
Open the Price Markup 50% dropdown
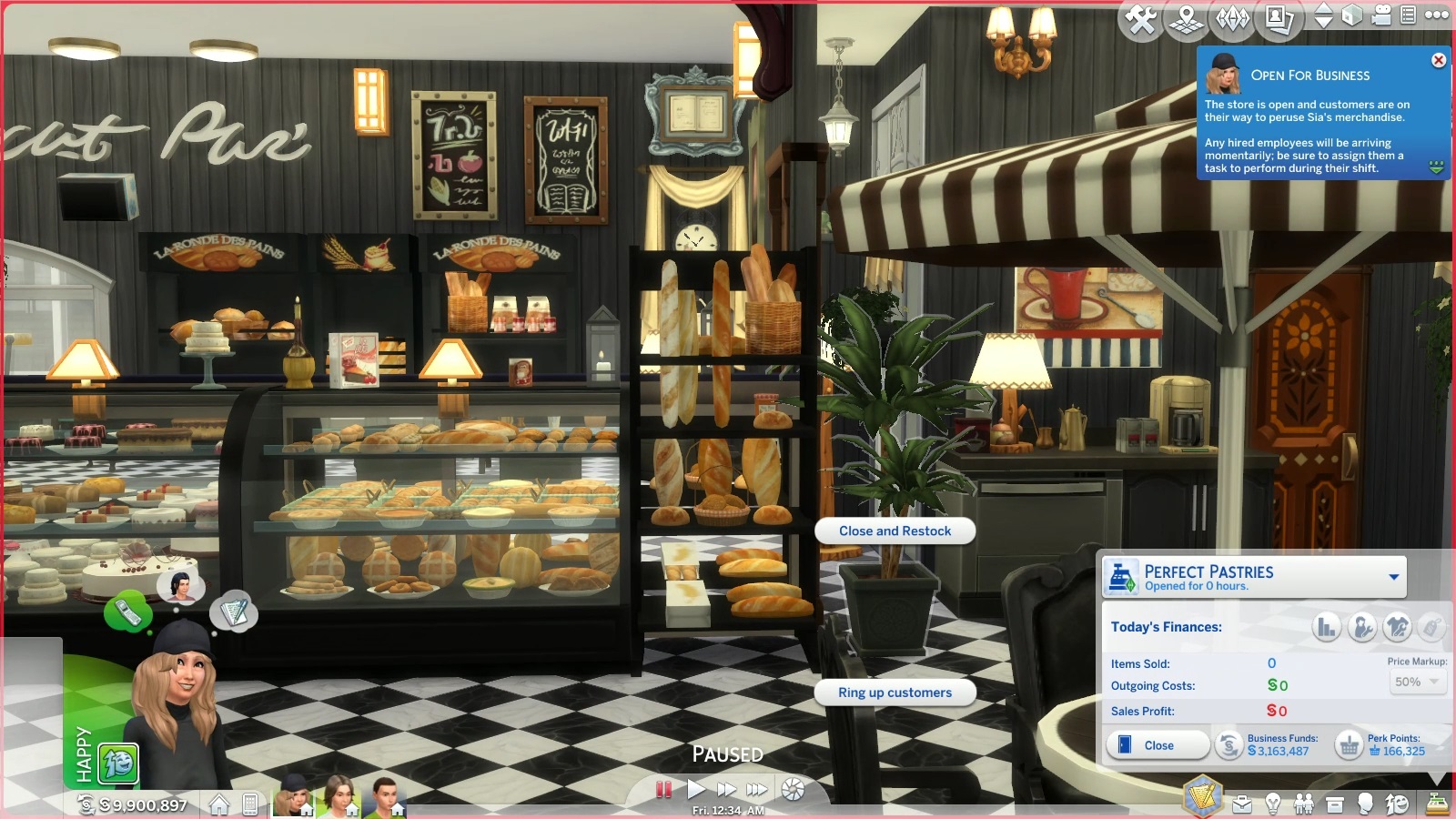(x=1417, y=682)
